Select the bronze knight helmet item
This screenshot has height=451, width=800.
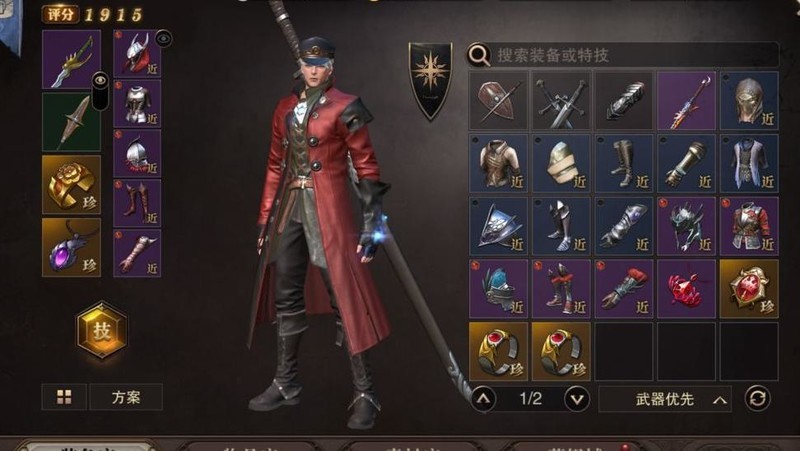749,101
